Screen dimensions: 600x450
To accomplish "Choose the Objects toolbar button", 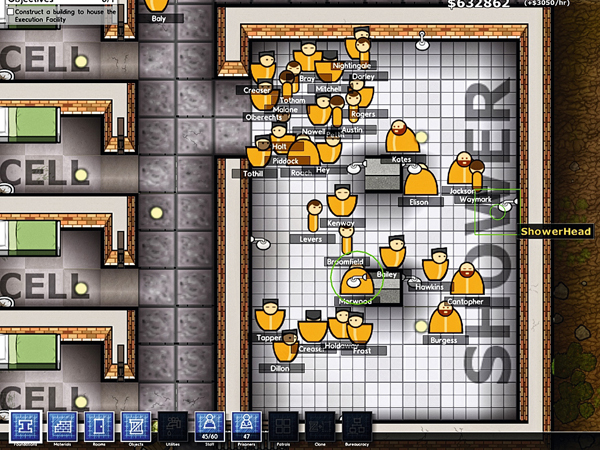I will pos(136,427).
